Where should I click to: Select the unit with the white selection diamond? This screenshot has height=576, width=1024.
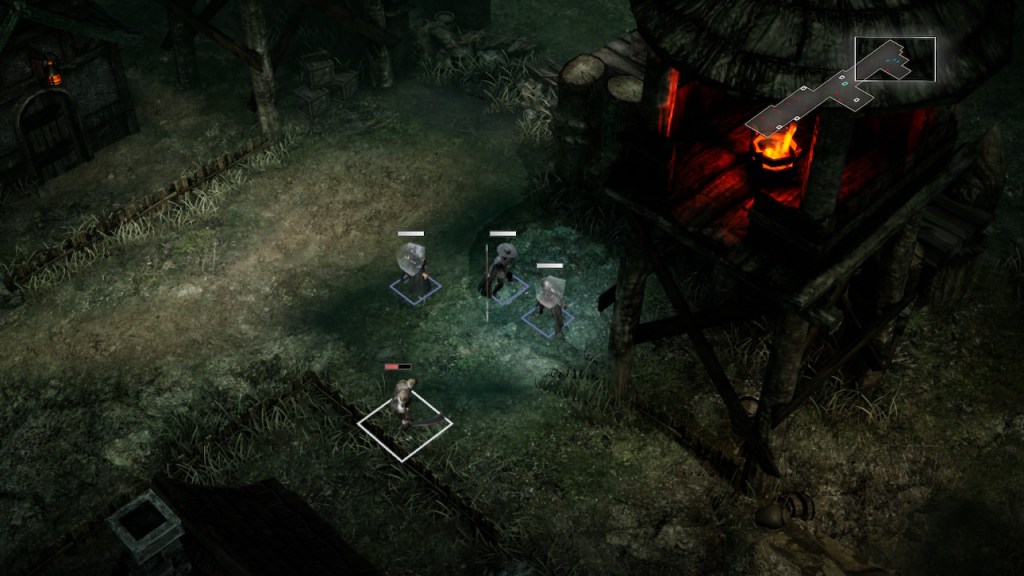404,408
